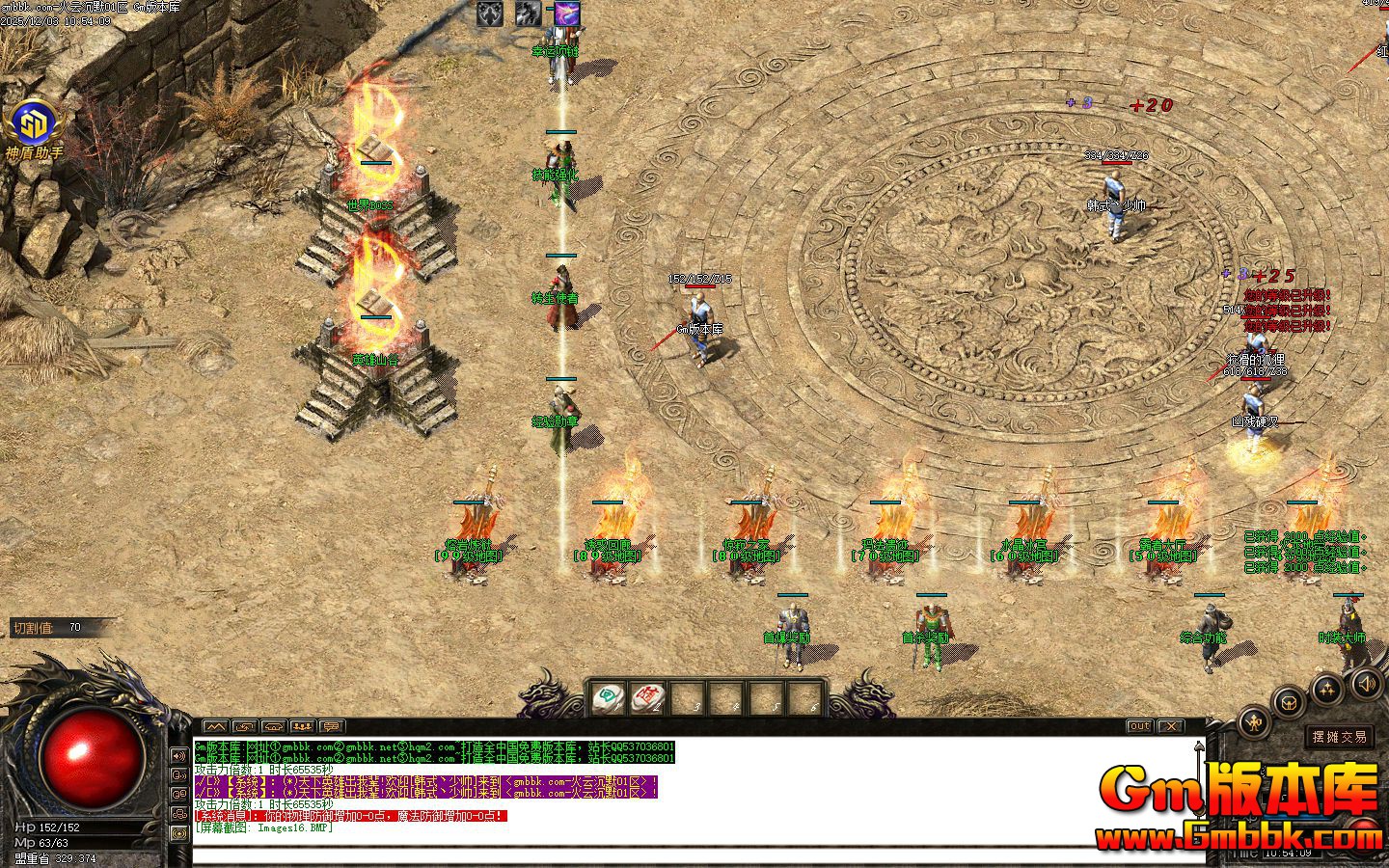Toggle the speaker sound round button
This screenshot has height=868, width=1389.
point(1367,684)
